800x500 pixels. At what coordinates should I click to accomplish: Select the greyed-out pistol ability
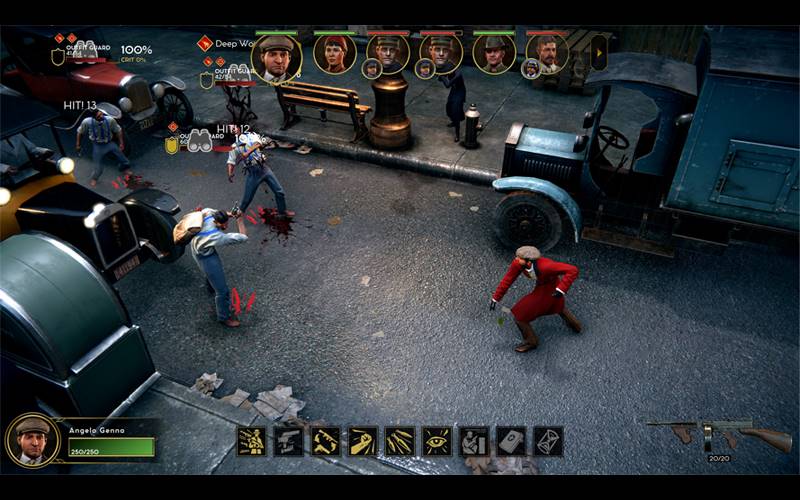pos(288,441)
